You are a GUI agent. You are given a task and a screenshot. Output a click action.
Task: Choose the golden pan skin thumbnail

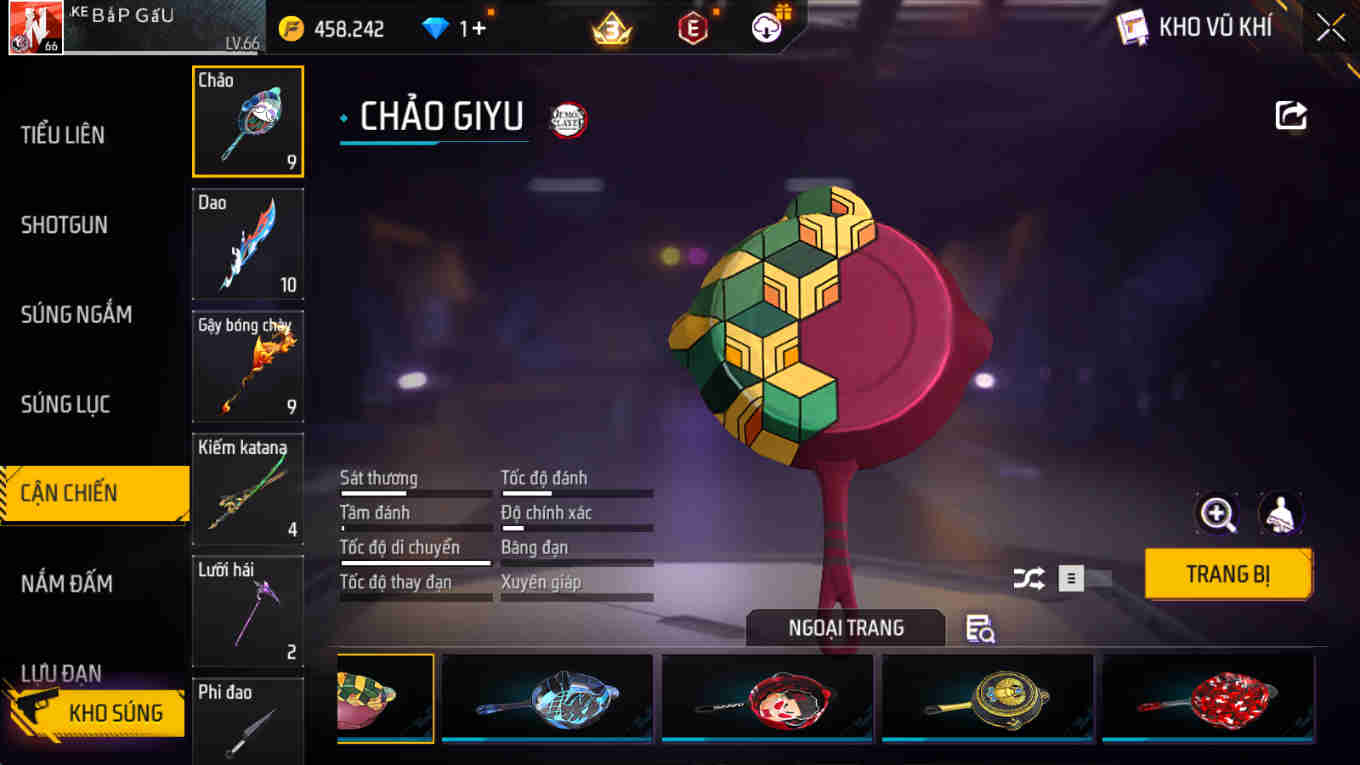point(986,699)
